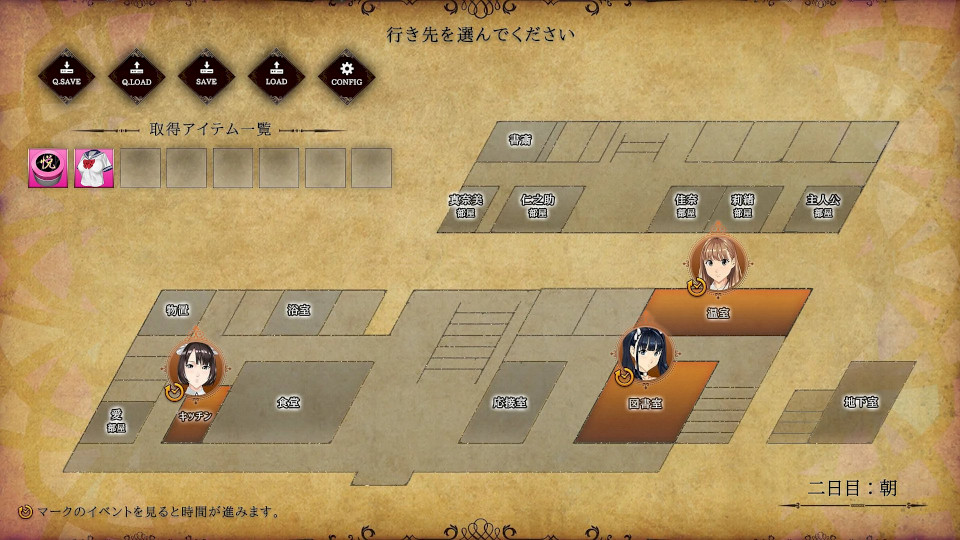
Task: Choose the 温室 room on the map
Action: [740, 312]
